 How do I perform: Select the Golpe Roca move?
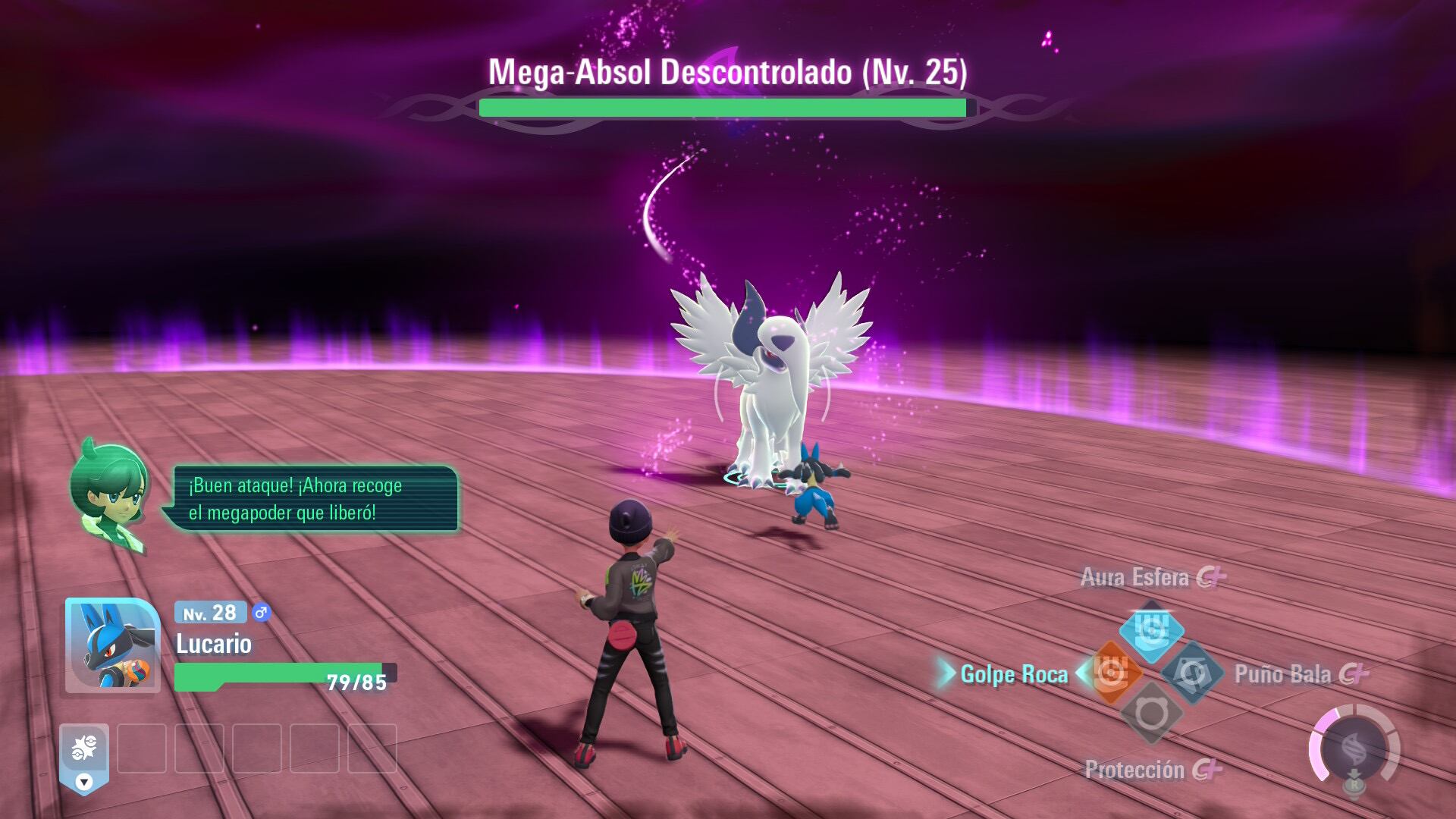coord(1112,673)
